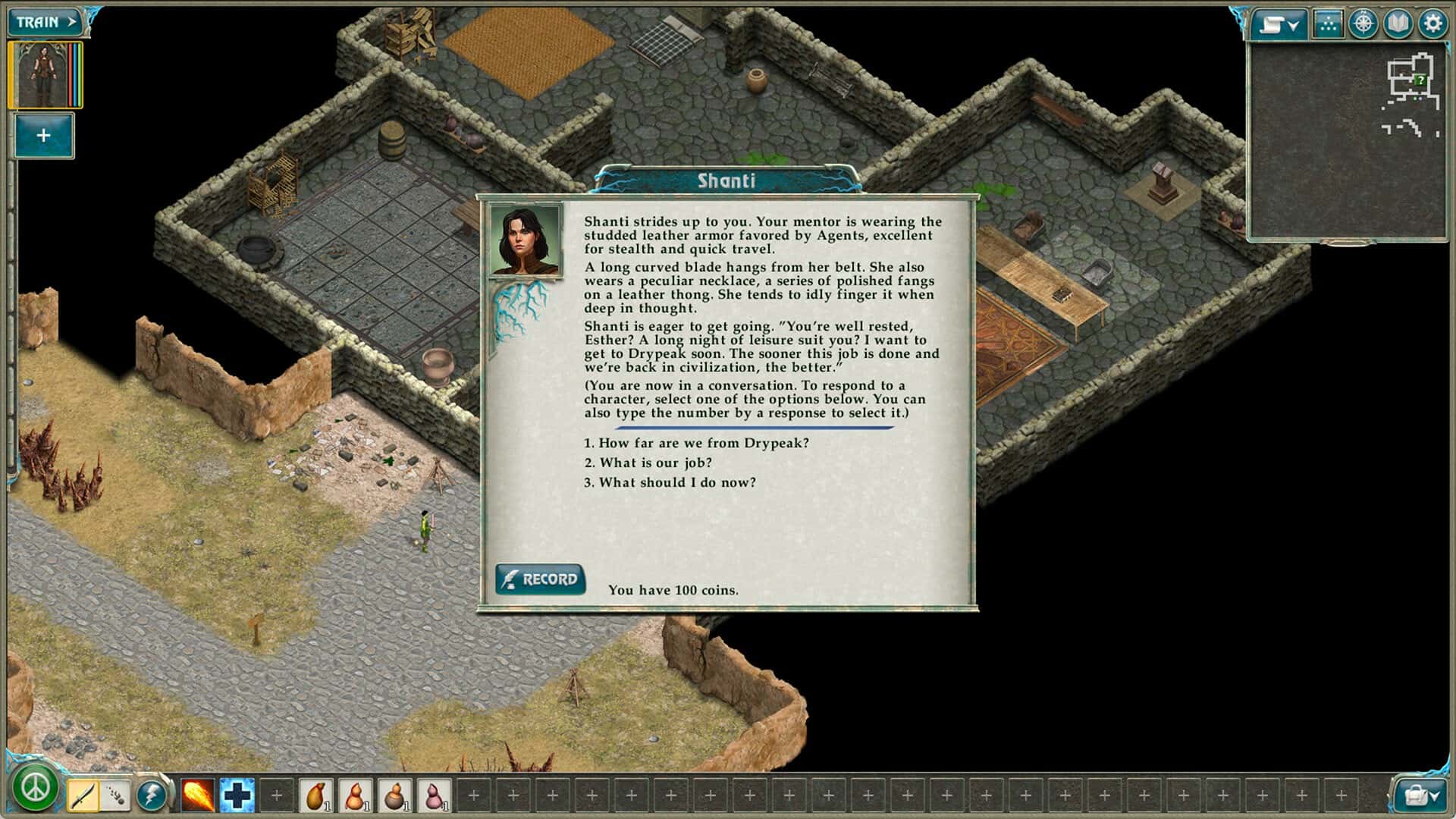Image resolution: width=1456 pixels, height=819 pixels.
Task: Open the lightning bolt abilities button
Action: (x=152, y=795)
